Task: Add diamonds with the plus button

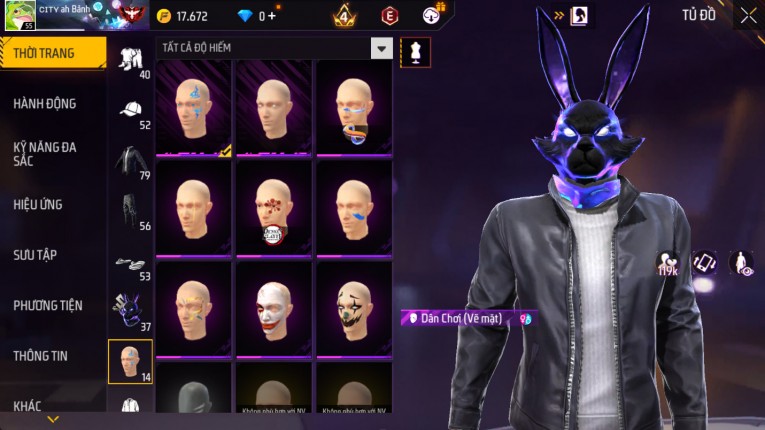Action: (x=271, y=16)
